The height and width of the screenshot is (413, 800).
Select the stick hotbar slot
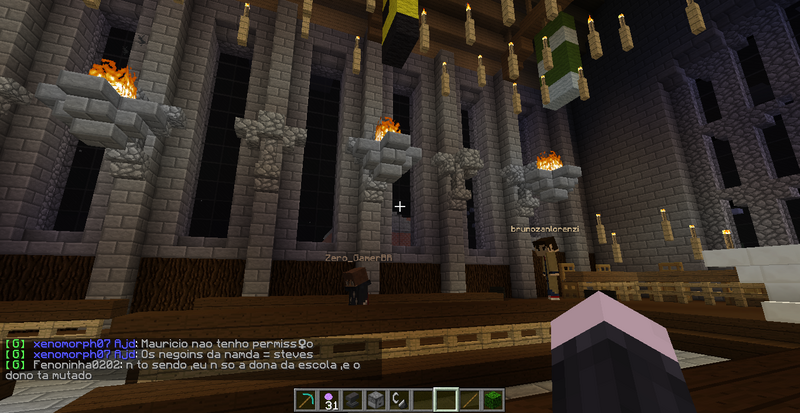coord(469,400)
